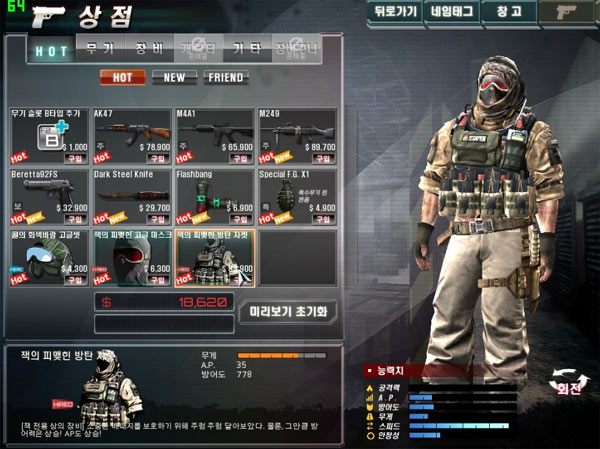Show the FRIEND item list
The width and height of the screenshot is (600, 449).
click(x=226, y=77)
